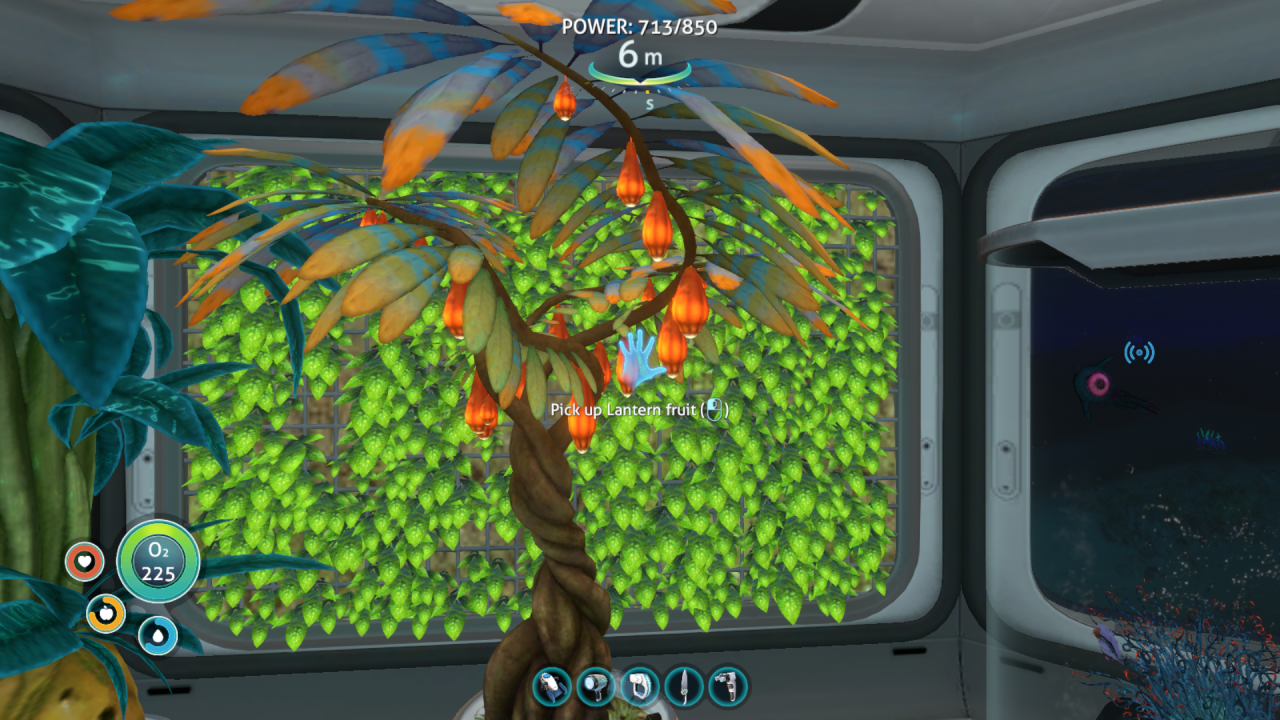The image size is (1280, 720).
Task: Click the heart-shaped health indicator
Action: pos(83,561)
